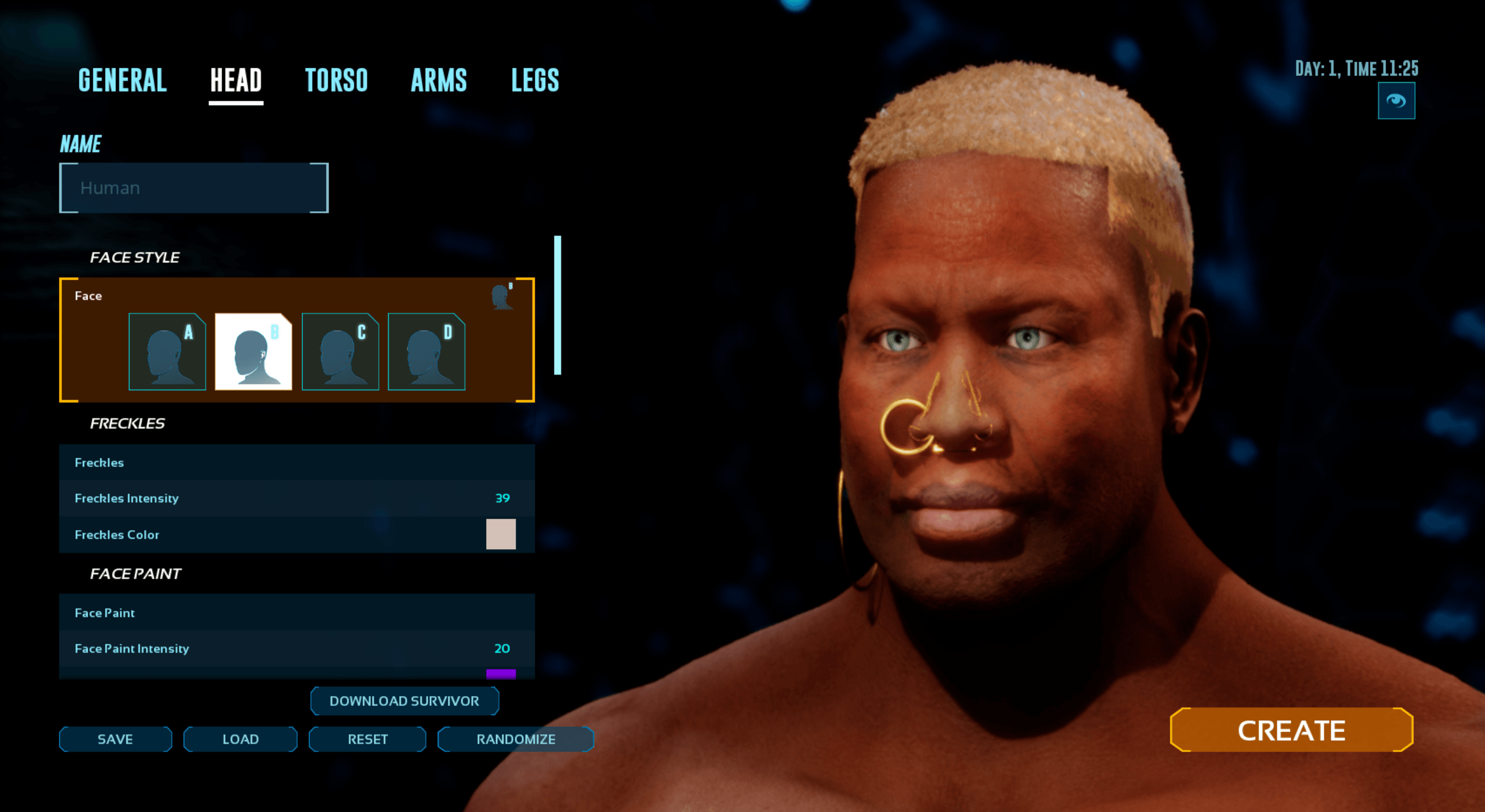Switch to the GENERAL tab

coord(122,80)
